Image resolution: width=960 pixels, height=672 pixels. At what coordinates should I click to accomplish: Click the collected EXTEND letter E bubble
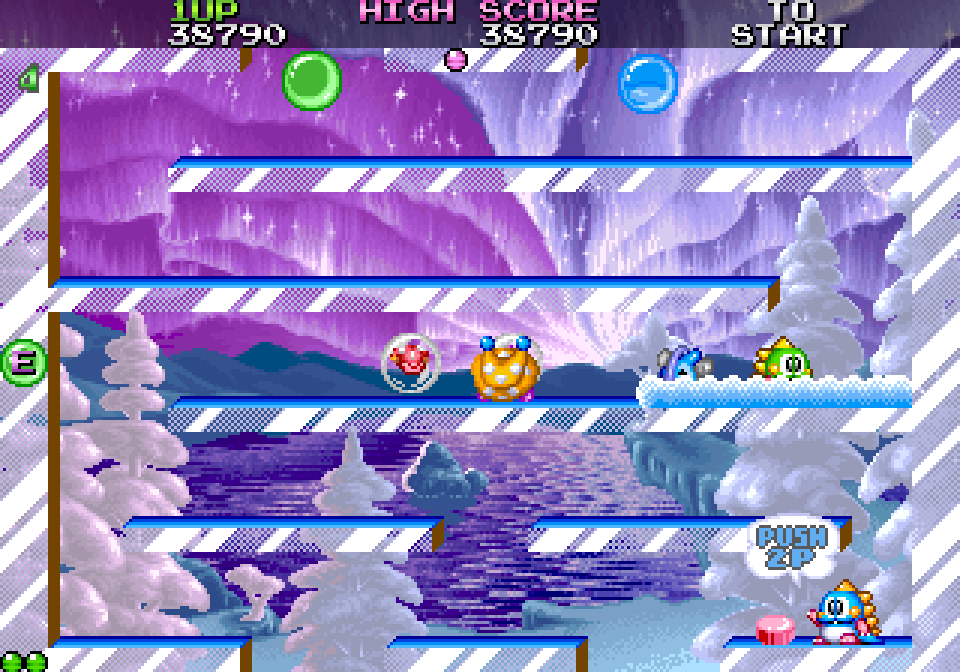point(22,362)
